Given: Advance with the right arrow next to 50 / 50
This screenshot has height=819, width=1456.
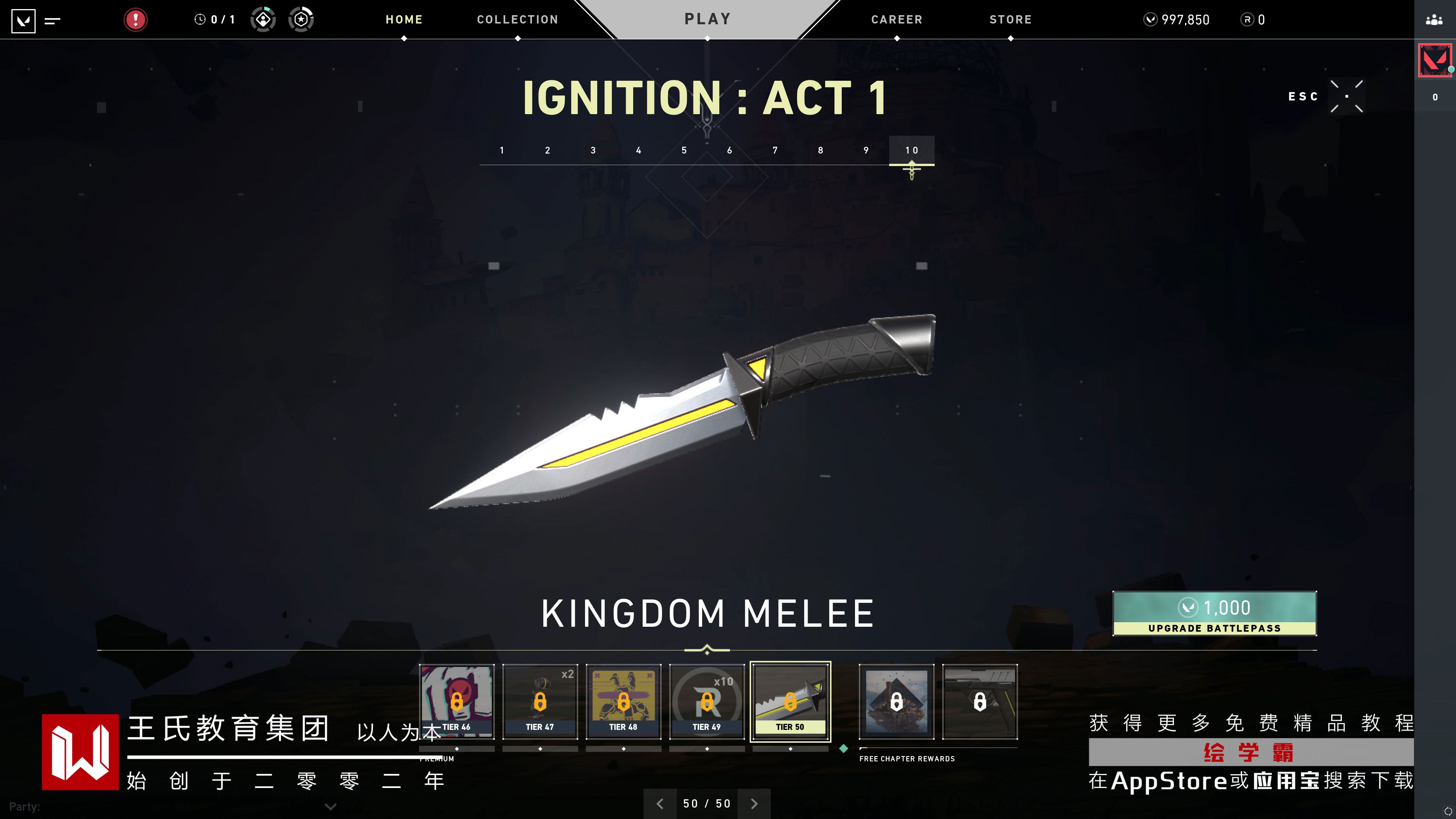Looking at the screenshot, I should (x=754, y=803).
